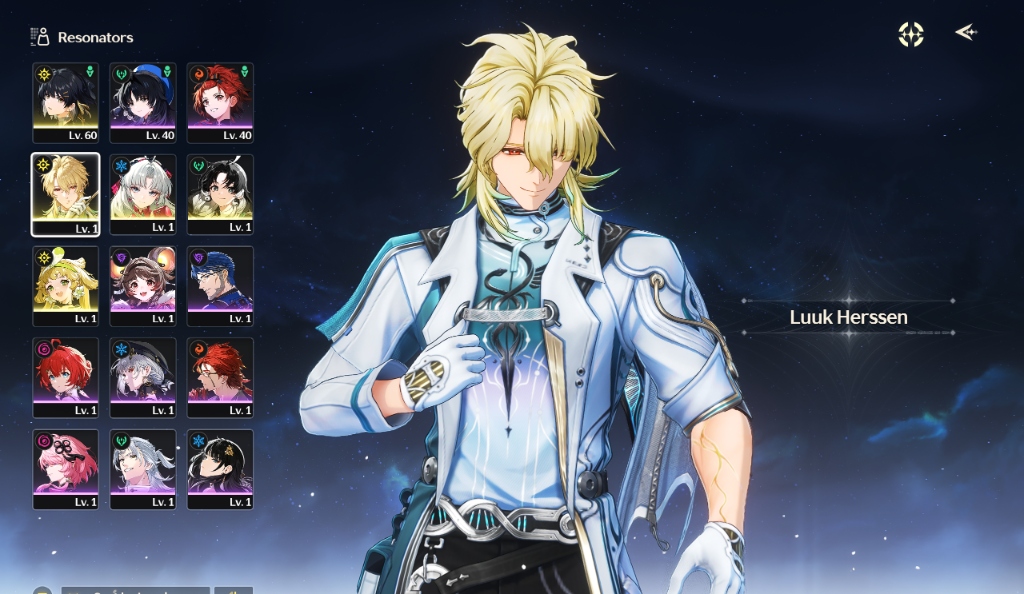Image resolution: width=1024 pixels, height=594 pixels.
Task: Pick the blonde girl with green headband
Action: pyautogui.click(x=66, y=286)
